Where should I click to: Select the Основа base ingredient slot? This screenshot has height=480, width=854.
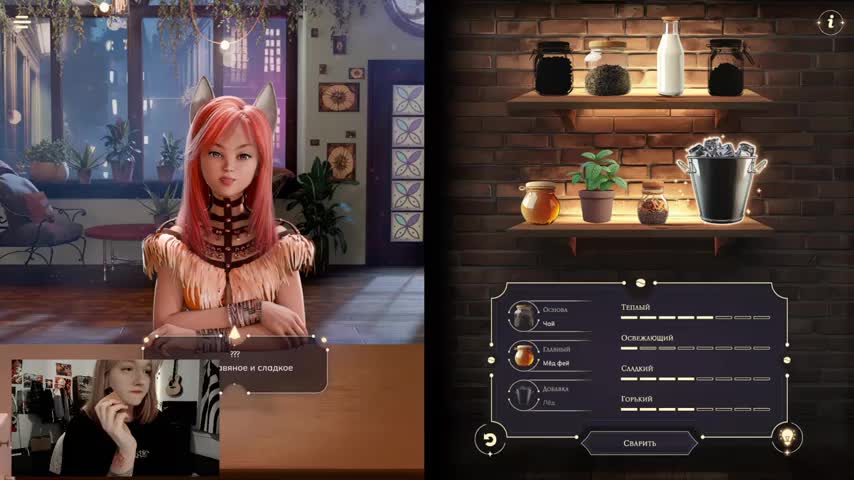(x=524, y=316)
